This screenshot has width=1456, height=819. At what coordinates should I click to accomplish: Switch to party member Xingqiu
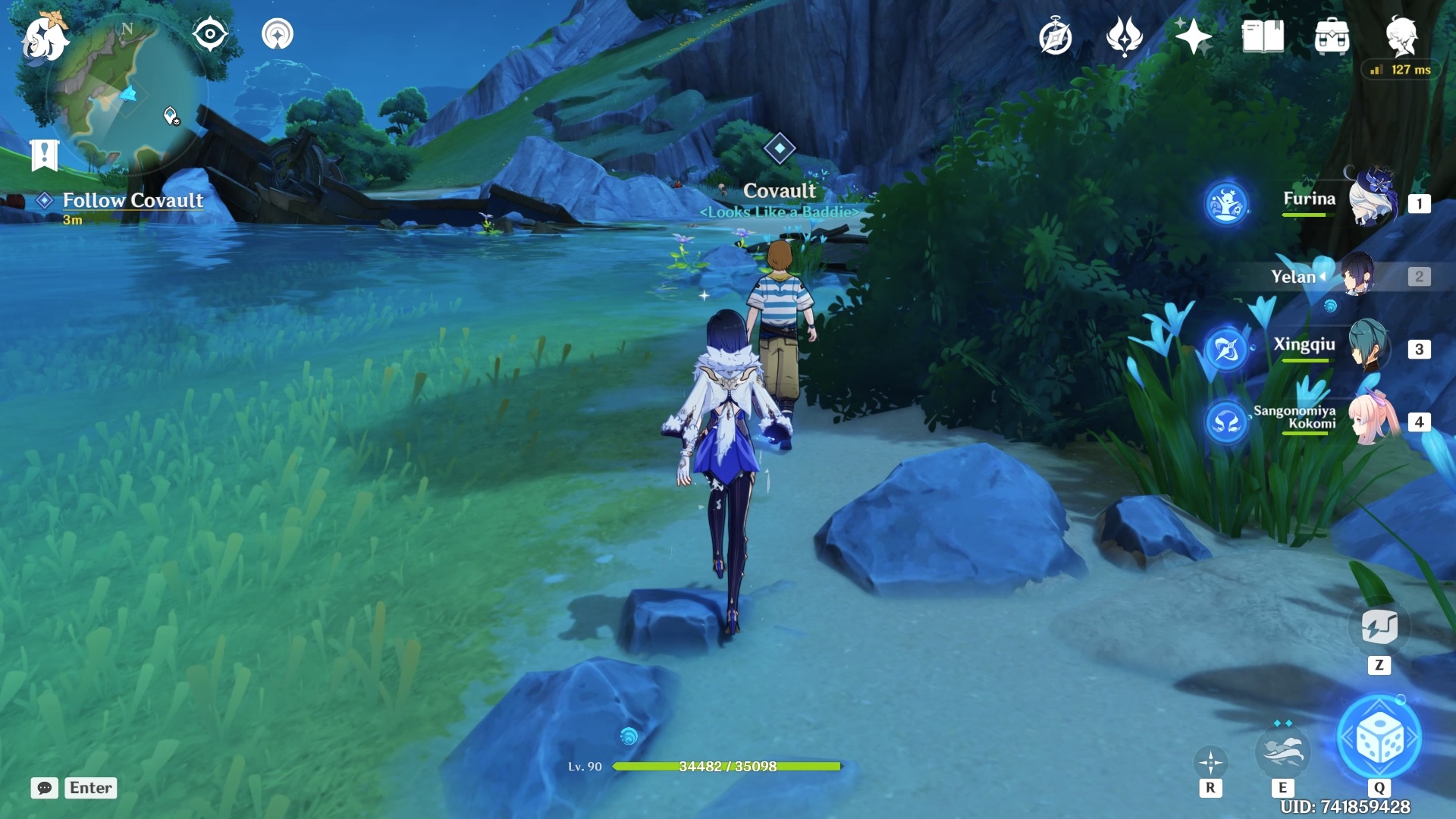tap(1368, 346)
